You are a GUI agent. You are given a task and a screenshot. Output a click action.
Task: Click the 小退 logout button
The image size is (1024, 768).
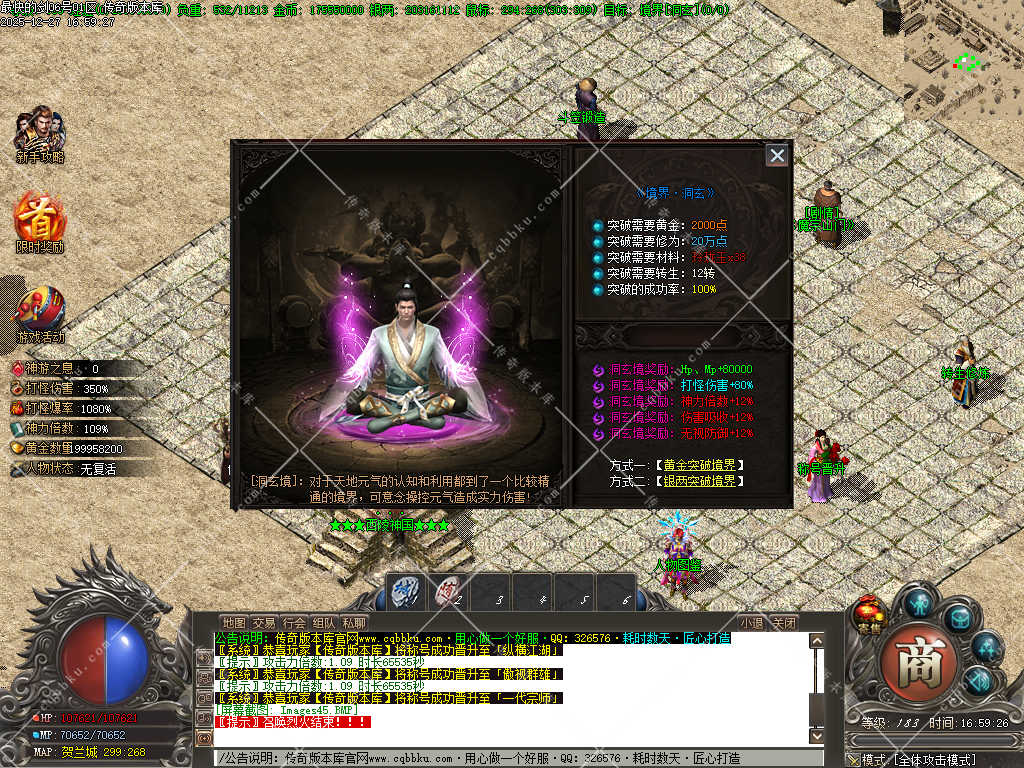pos(752,623)
